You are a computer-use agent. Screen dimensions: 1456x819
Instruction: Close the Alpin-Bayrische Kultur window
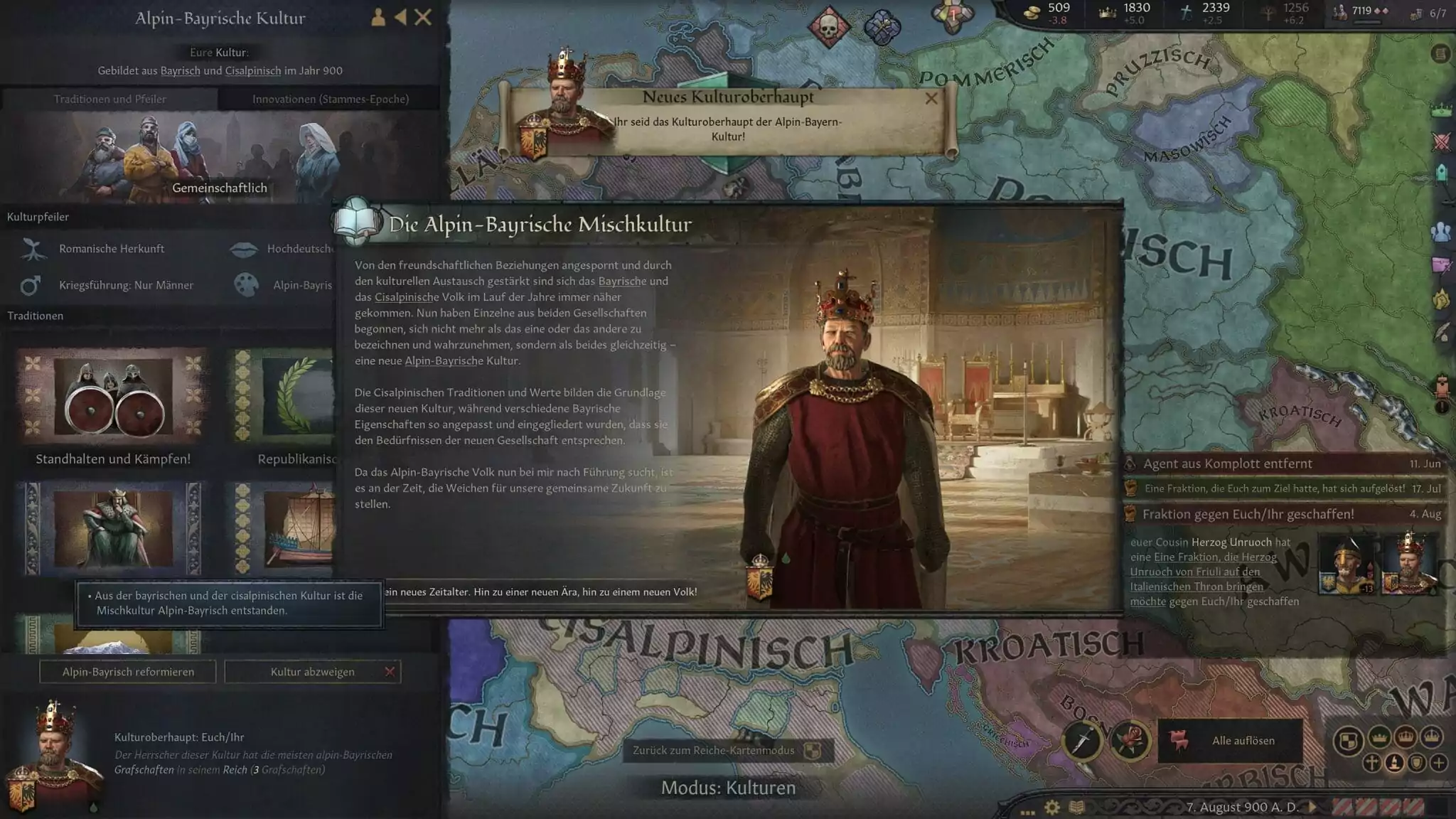click(423, 17)
